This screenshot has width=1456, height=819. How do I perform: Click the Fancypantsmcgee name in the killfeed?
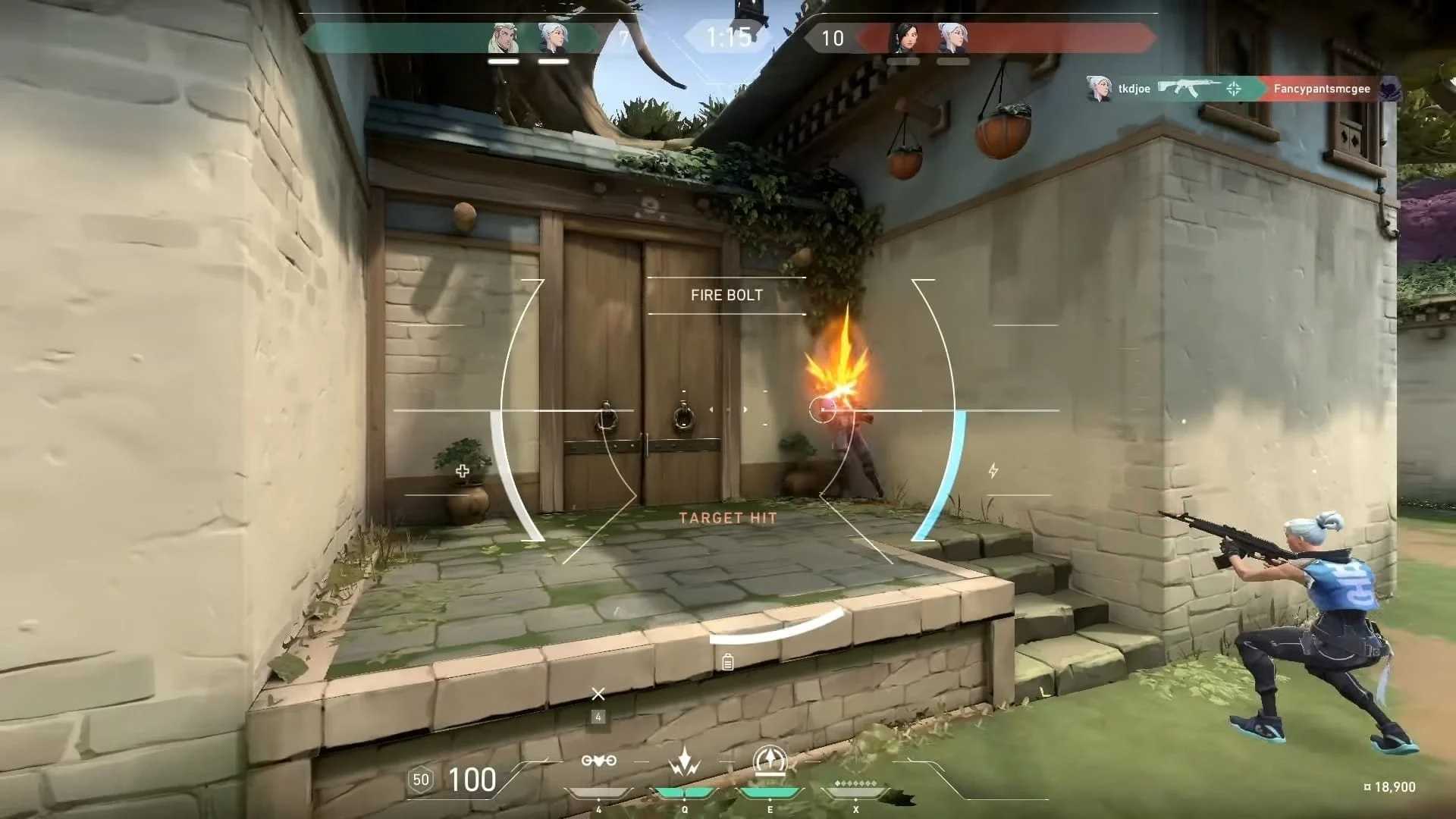click(x=1323, y=89)
